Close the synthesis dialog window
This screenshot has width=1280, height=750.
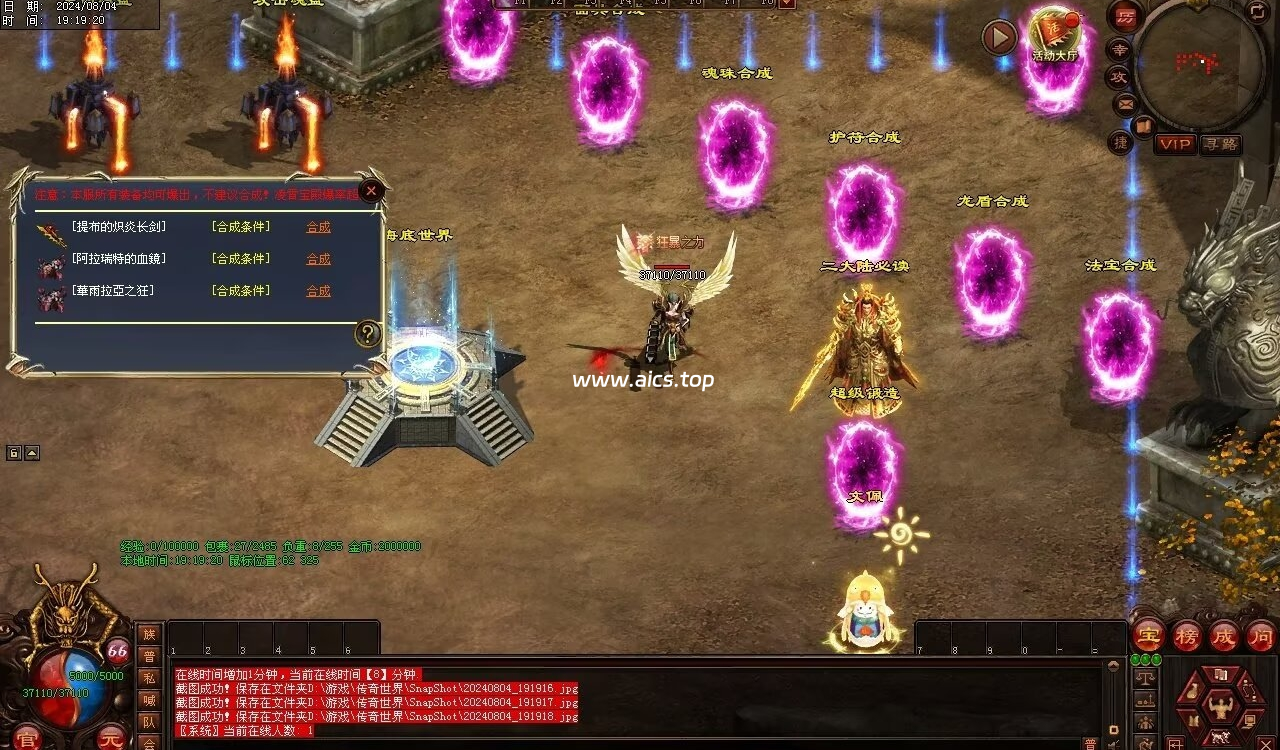[371, 190]
